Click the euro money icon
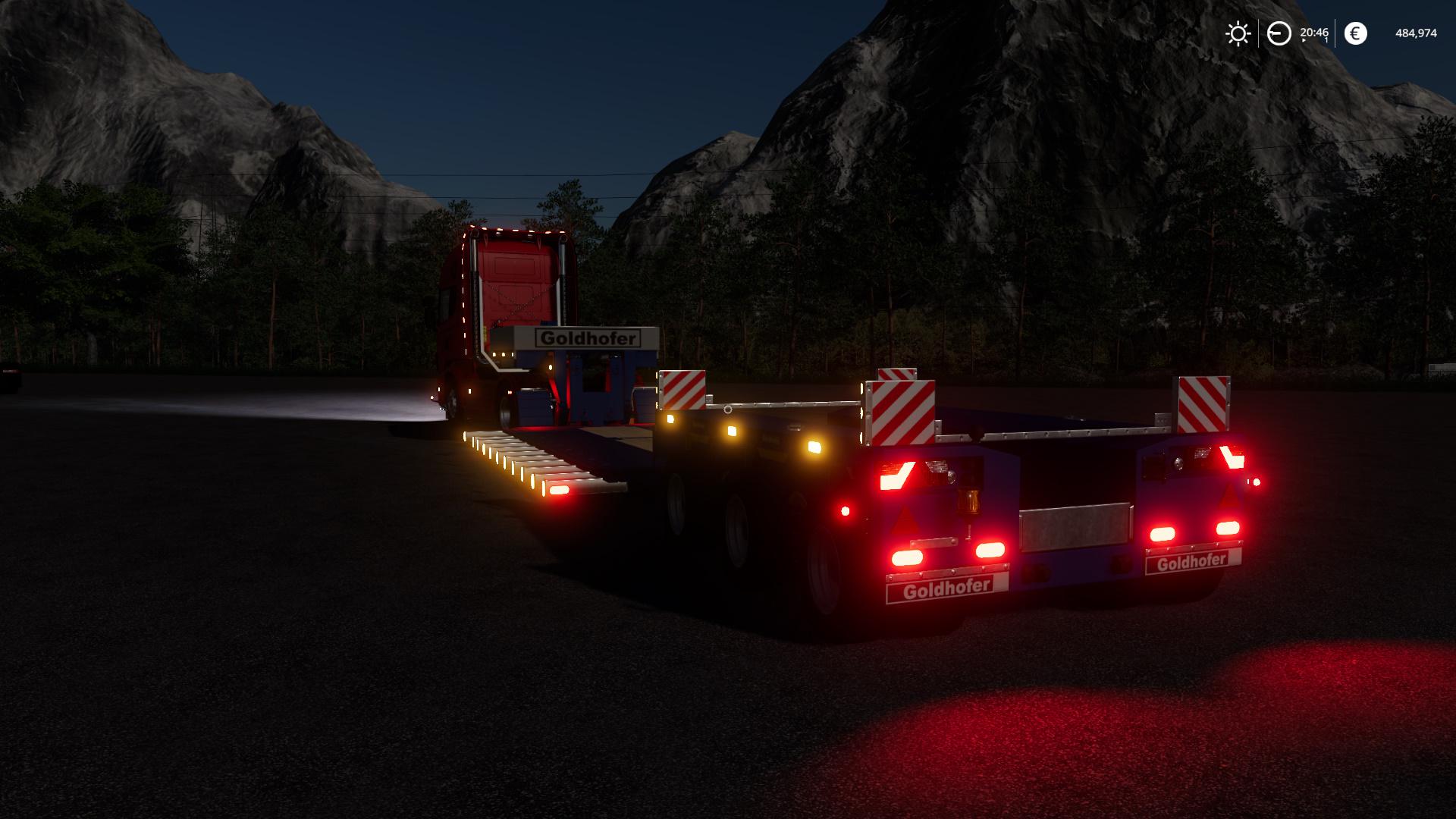Image resolution: width=1456 pixels, height=819 pixels. click(x=1355, y=33)
